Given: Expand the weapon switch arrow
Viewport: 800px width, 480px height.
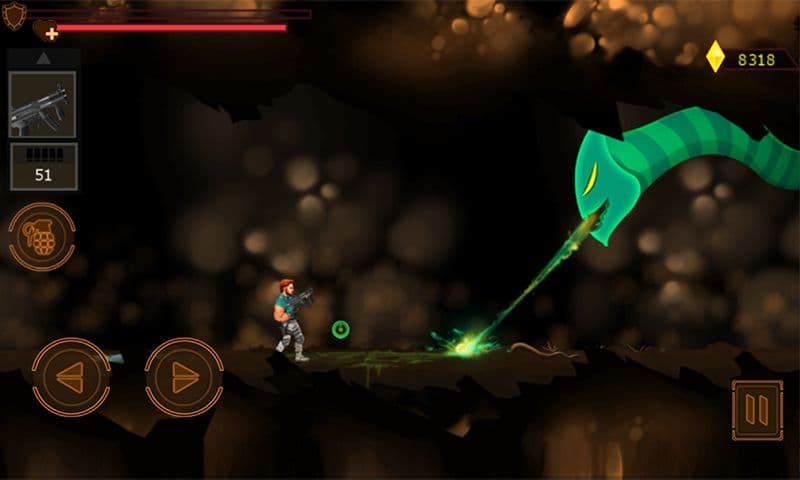Looking at the screenshot, I should [43, 59].
